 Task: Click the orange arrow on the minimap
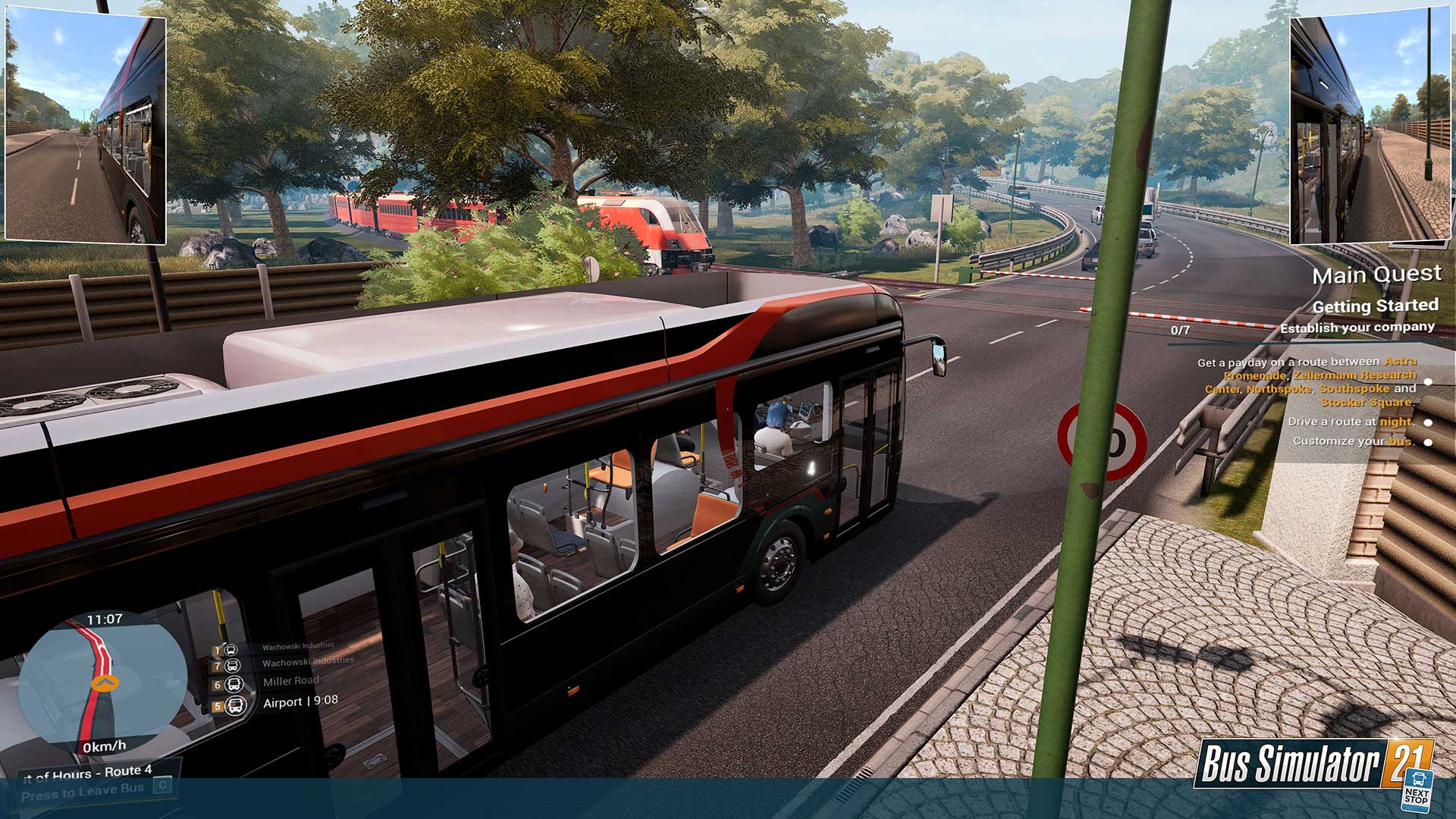104,682
